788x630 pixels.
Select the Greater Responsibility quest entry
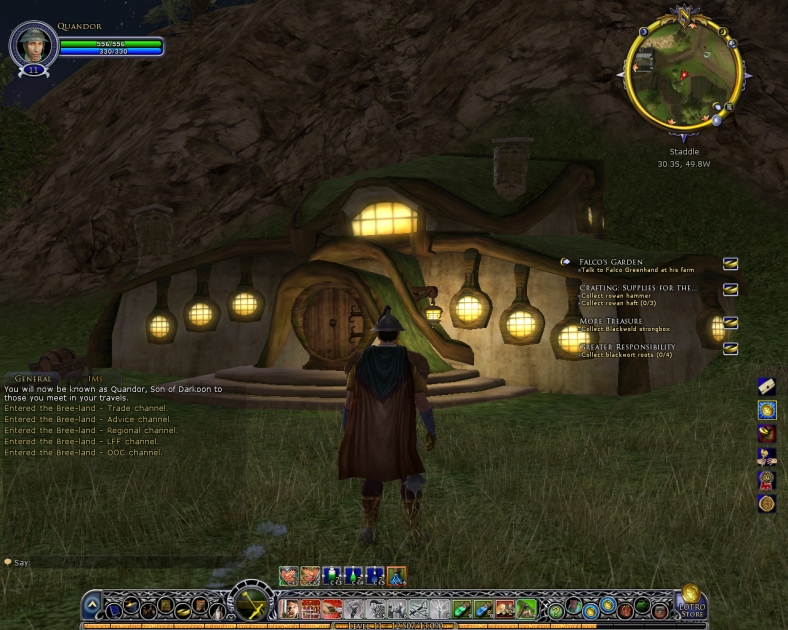(x=627, y=347)
